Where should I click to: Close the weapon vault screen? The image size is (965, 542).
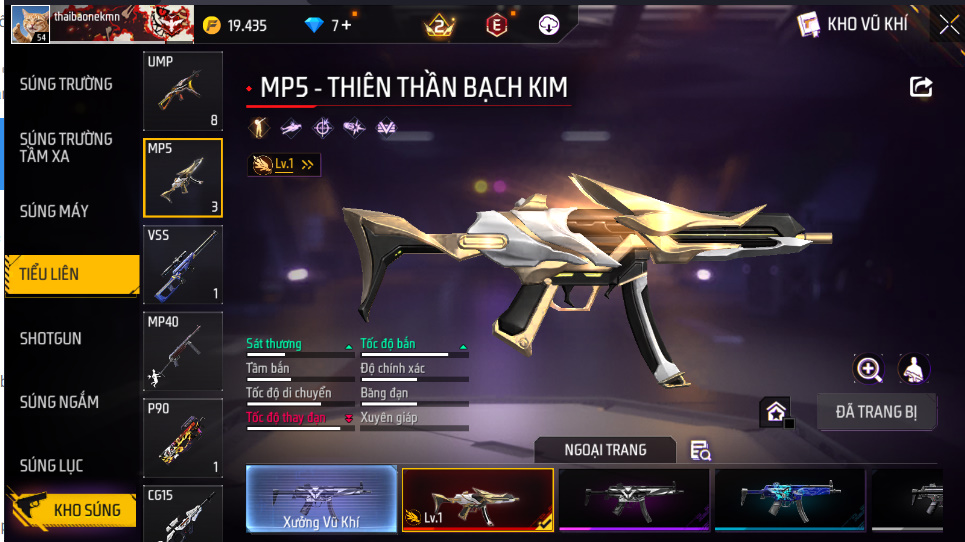coord(947,24)
